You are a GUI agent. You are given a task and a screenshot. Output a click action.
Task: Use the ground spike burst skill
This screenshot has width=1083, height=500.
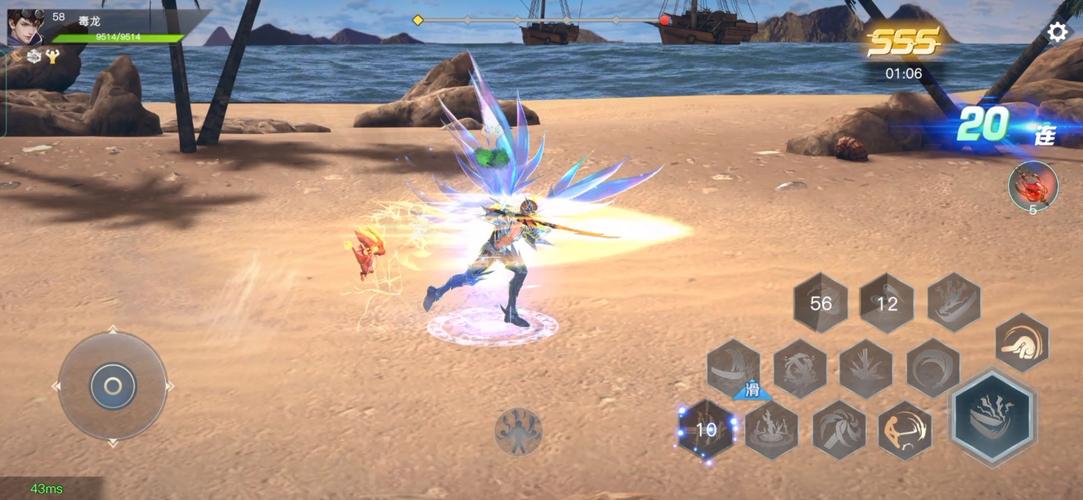866,367
